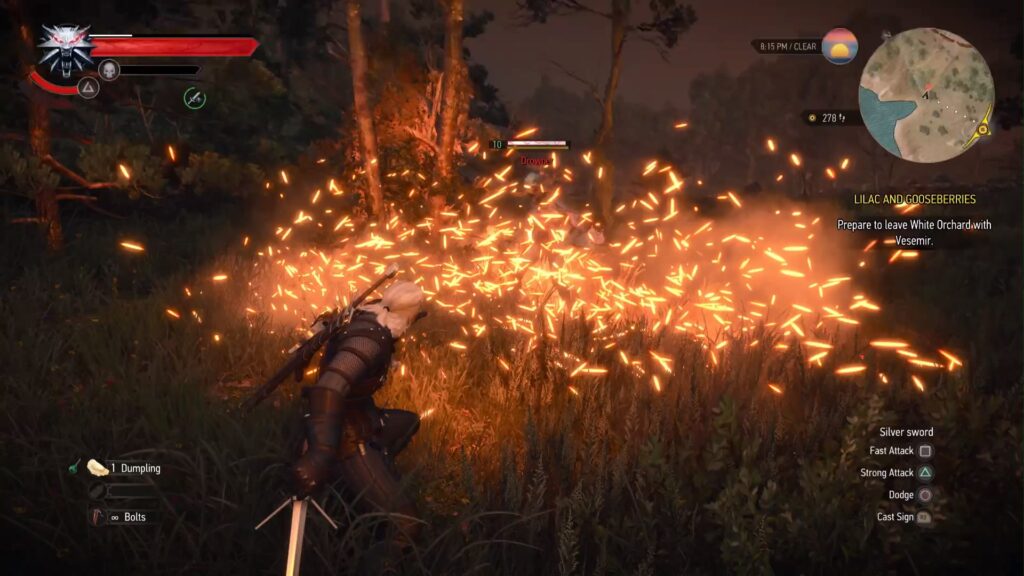
Task: Click the green potion icon beside Dumpling
Action: pos(74,467)
